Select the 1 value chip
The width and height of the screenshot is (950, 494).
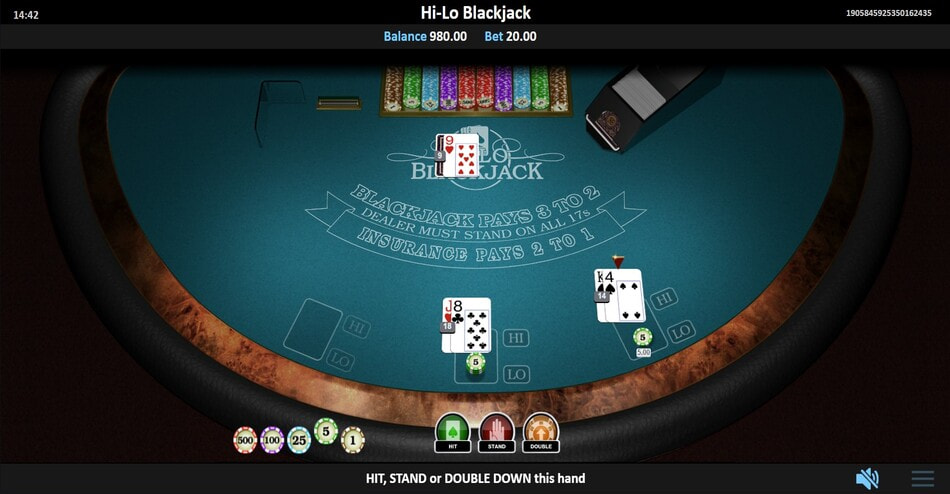coord(352,439)
